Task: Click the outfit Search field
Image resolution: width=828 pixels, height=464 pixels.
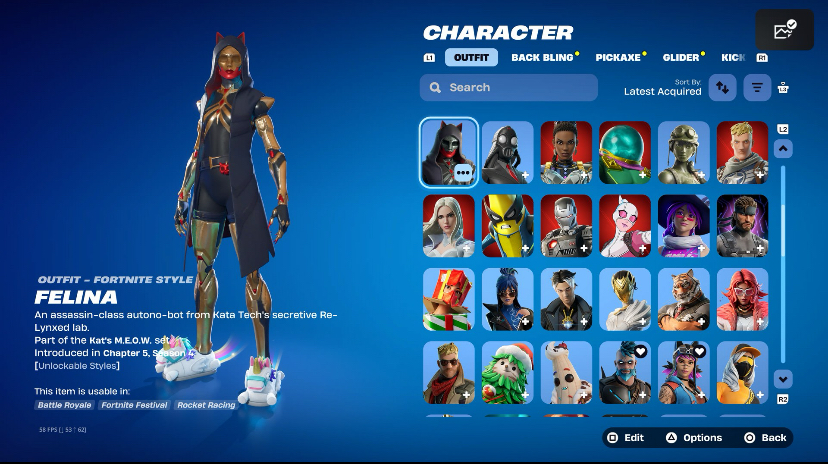Action: (x=509, y=88)
